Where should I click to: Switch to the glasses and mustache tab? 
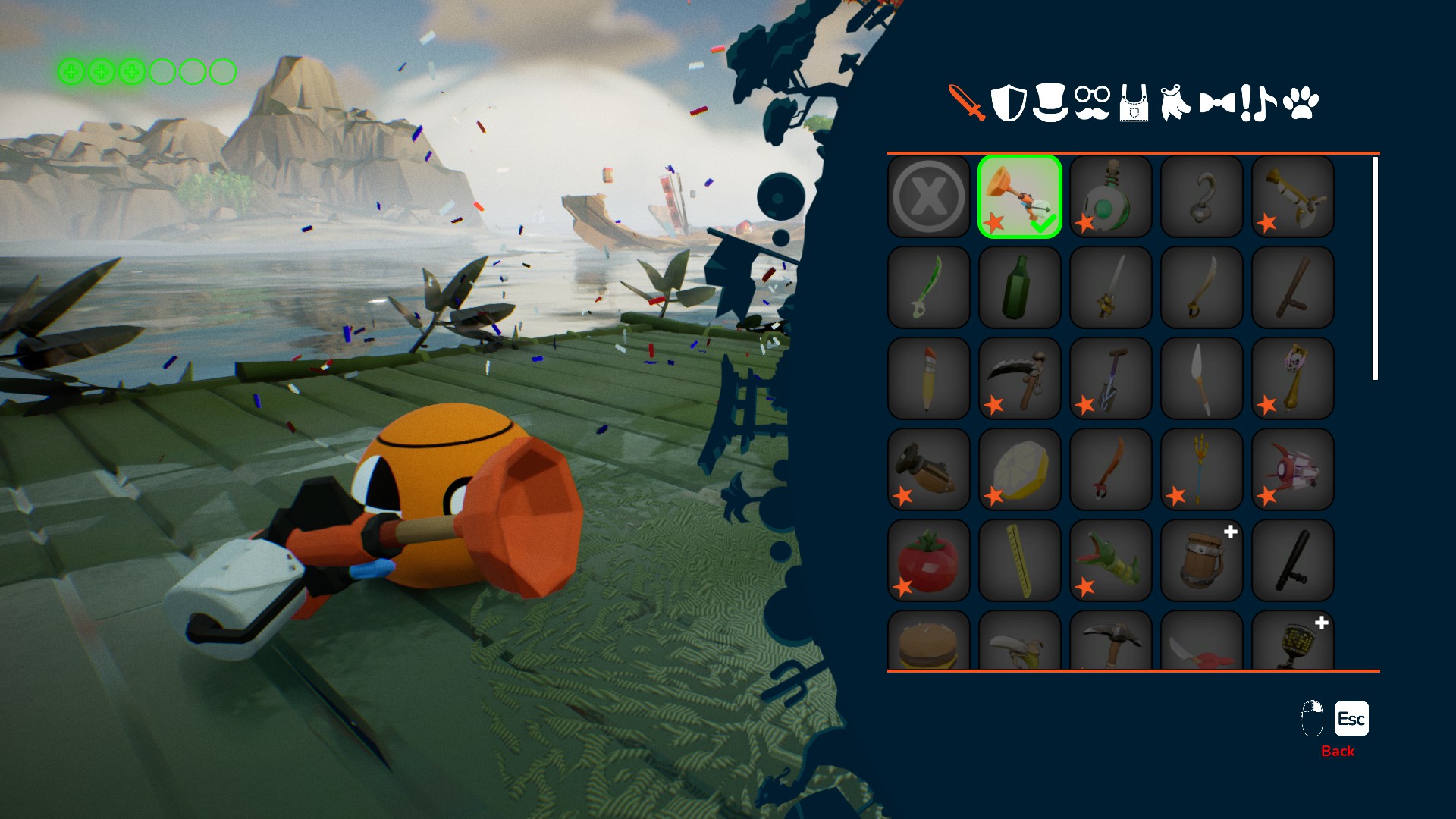click(x=1092, y=102)
